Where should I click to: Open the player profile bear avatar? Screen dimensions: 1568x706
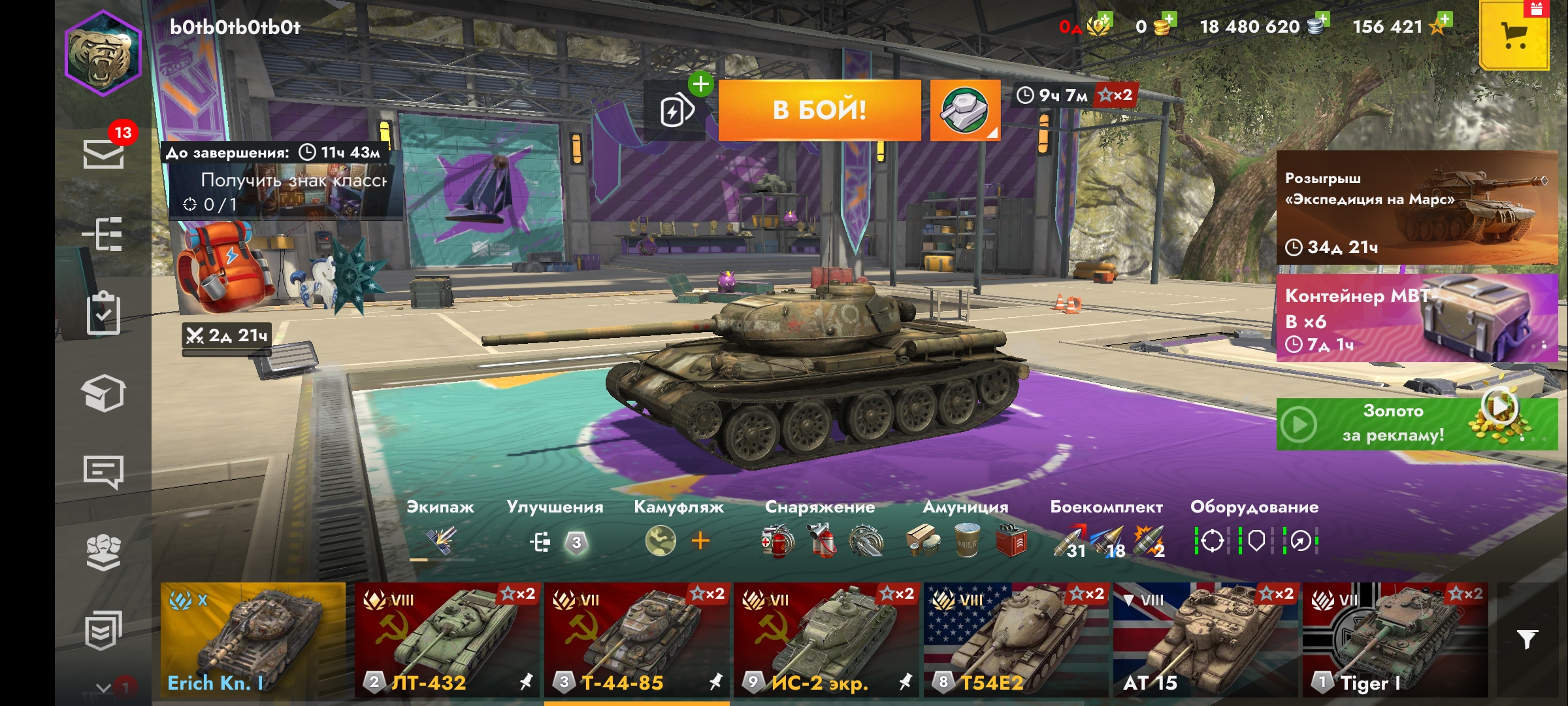point(103,54)
